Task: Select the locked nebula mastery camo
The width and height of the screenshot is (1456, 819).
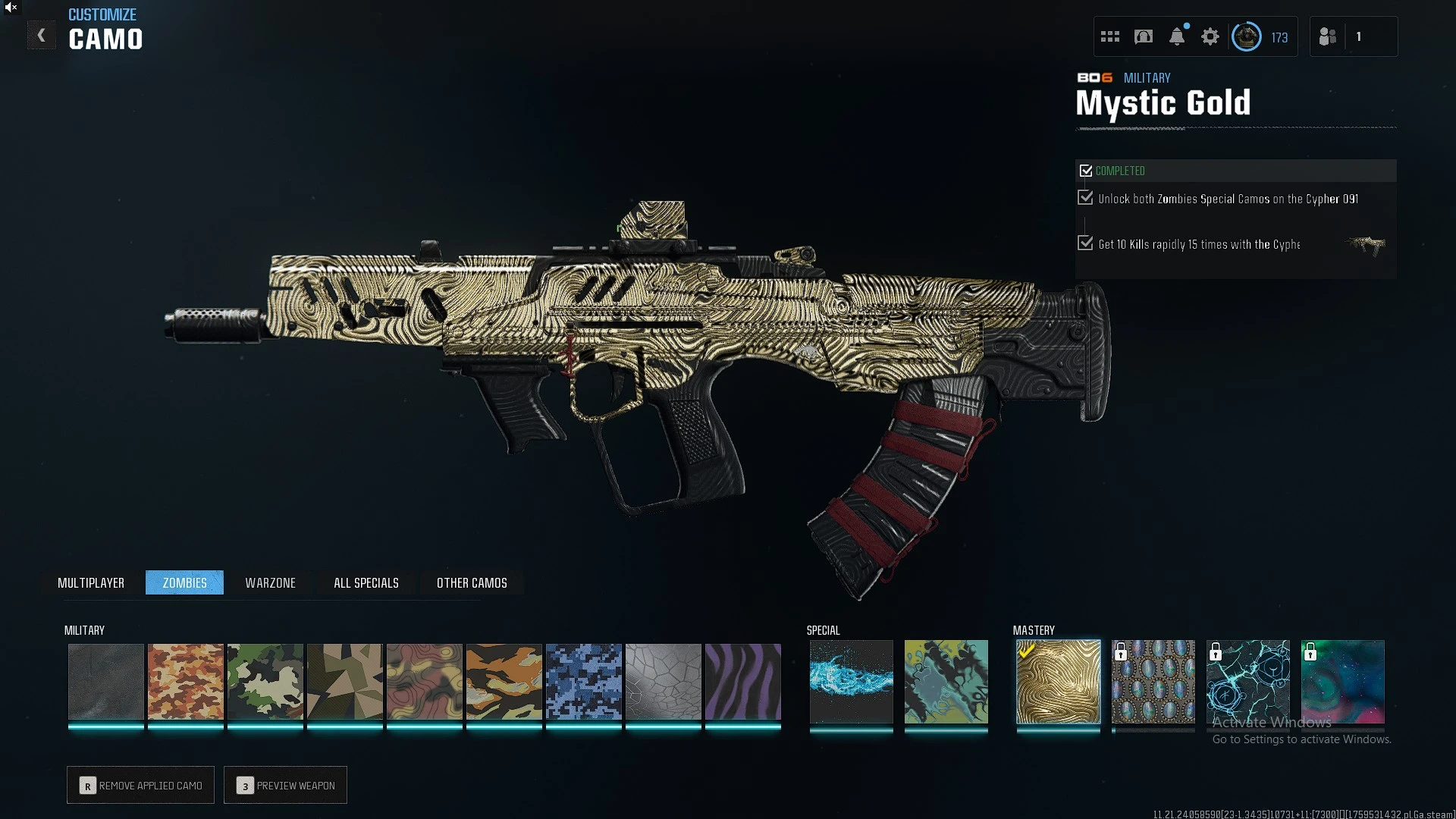Action: (1342, 682)
